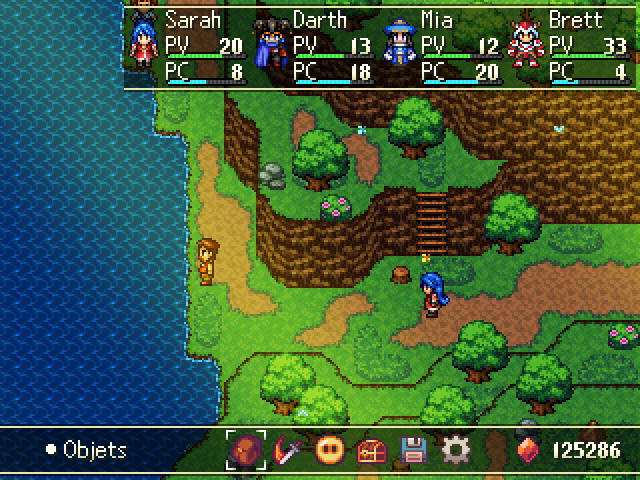Select Sarah's party portrait

(x=144, y=46)
